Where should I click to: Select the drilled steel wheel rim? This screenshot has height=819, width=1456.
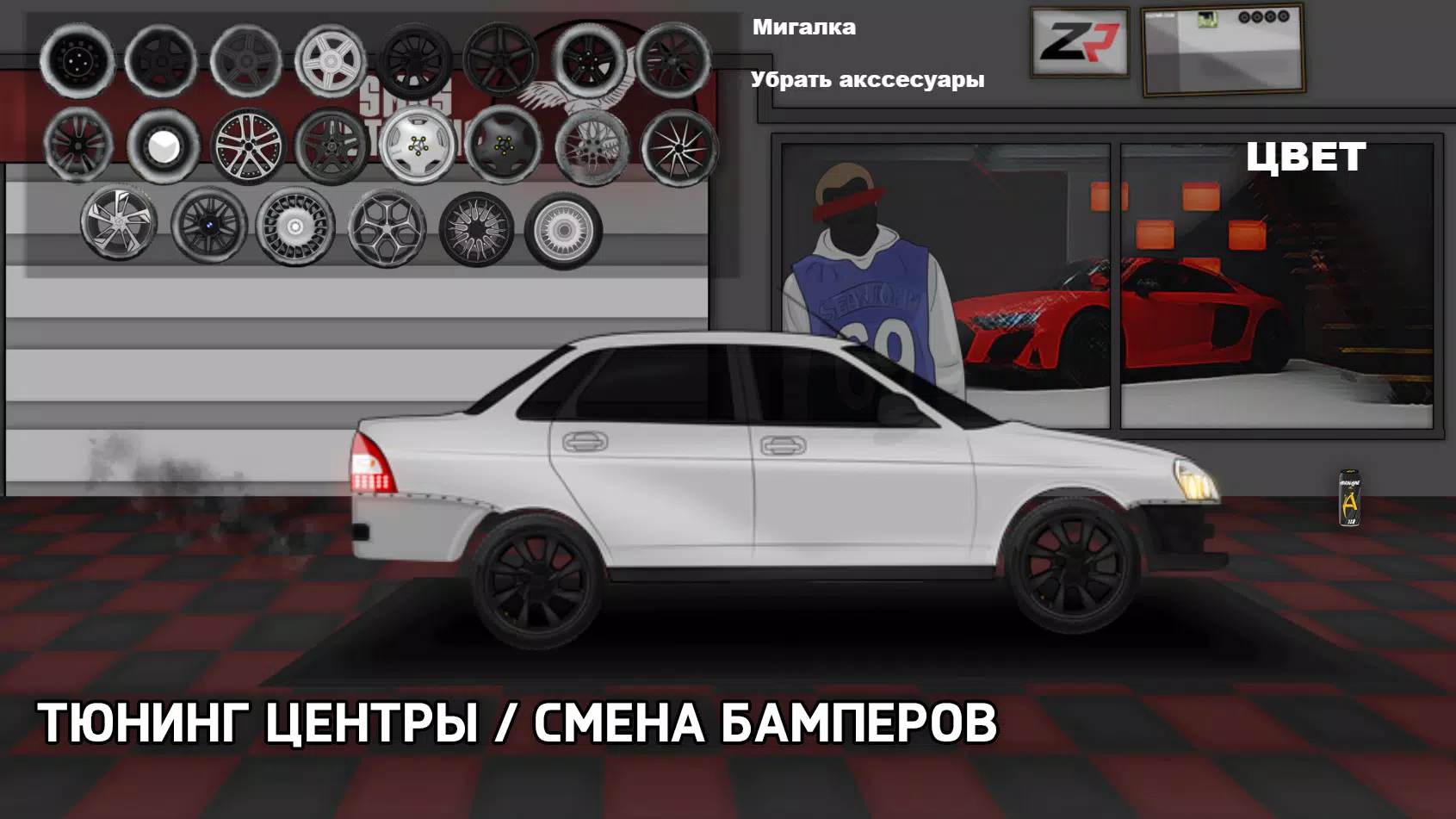point(77,60)
